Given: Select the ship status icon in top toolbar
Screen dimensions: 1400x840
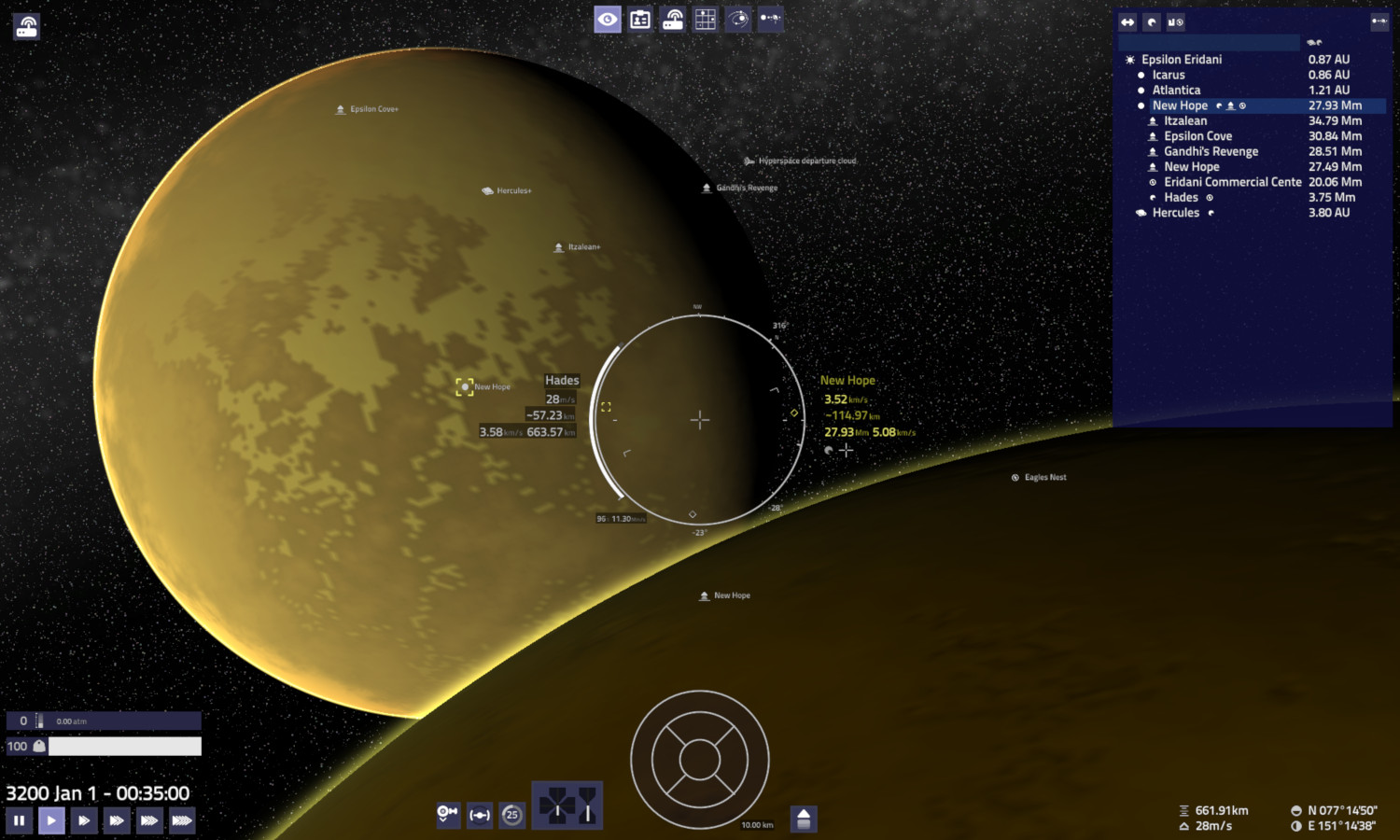Looking at the screenshot, I should click(771, 19).
